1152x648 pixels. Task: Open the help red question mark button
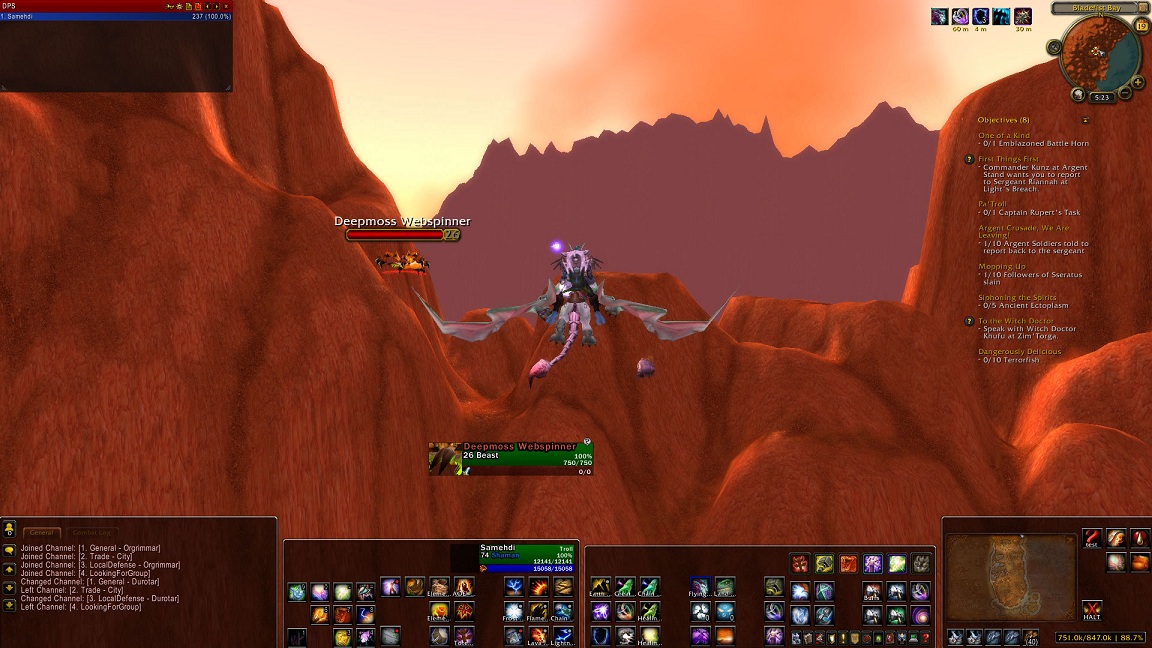[927, 637]
